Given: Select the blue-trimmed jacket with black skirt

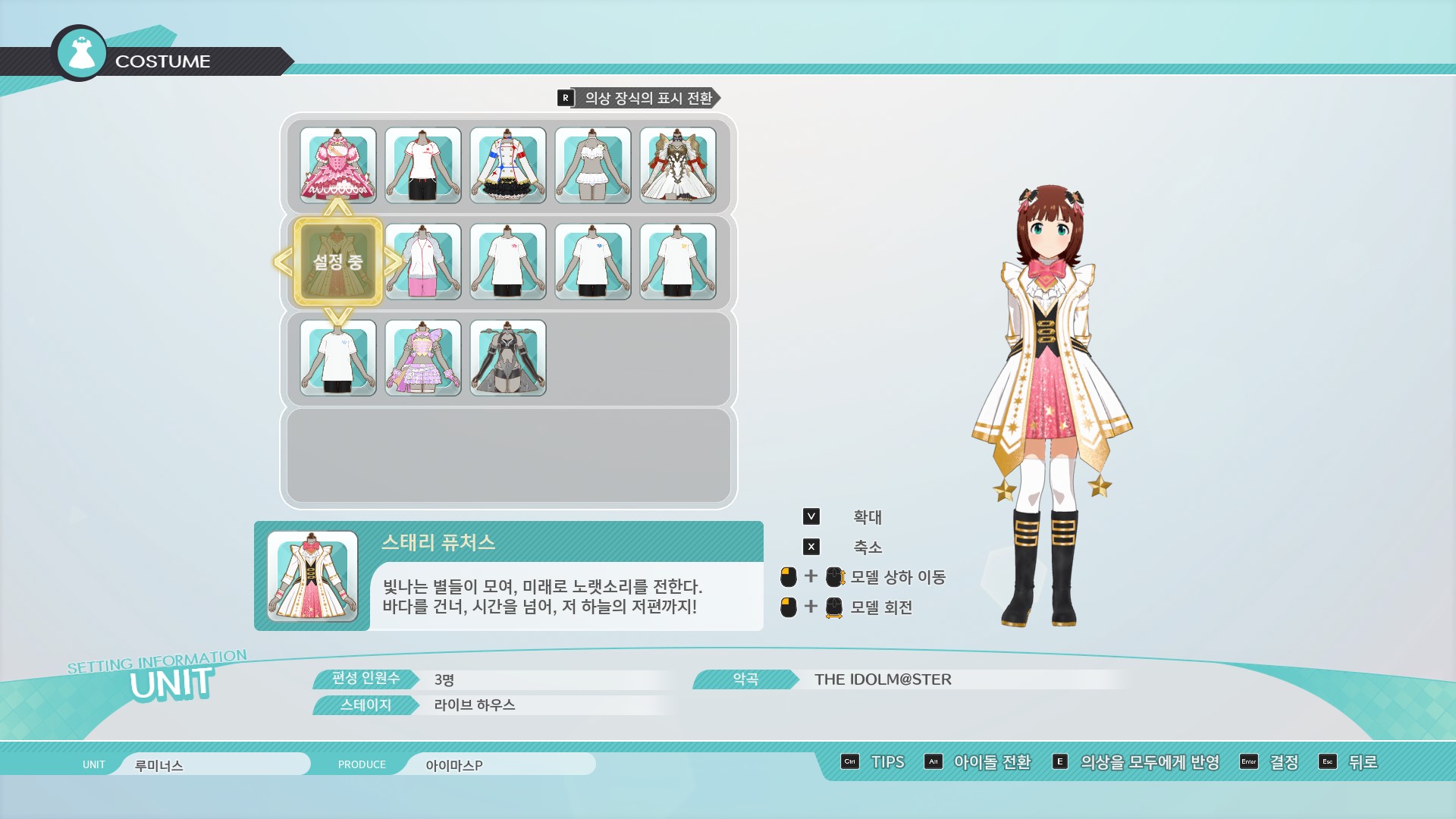Looking at the screenshot, I should click(508, 165).
